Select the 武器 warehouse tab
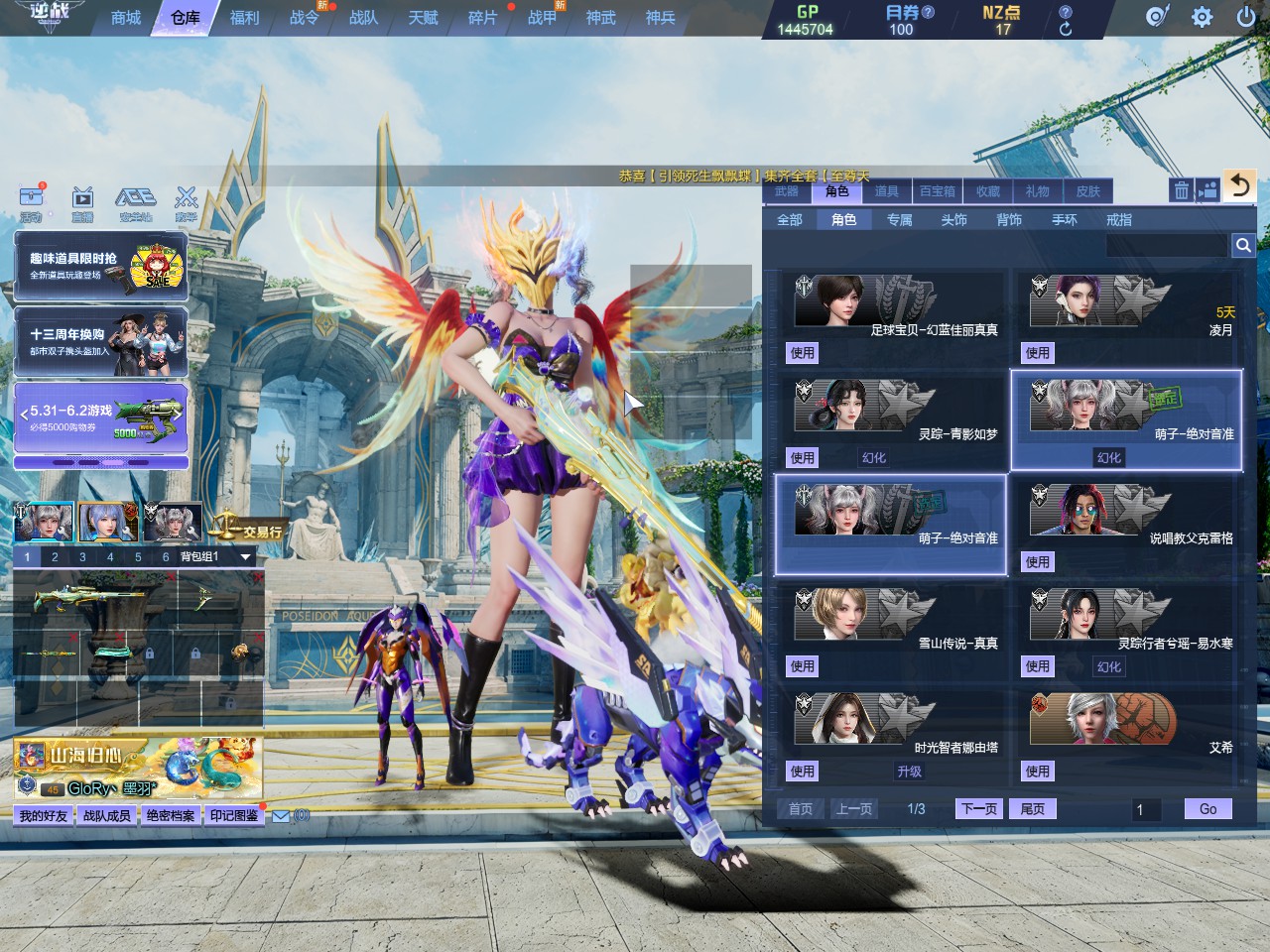 [x=787, y=191]
